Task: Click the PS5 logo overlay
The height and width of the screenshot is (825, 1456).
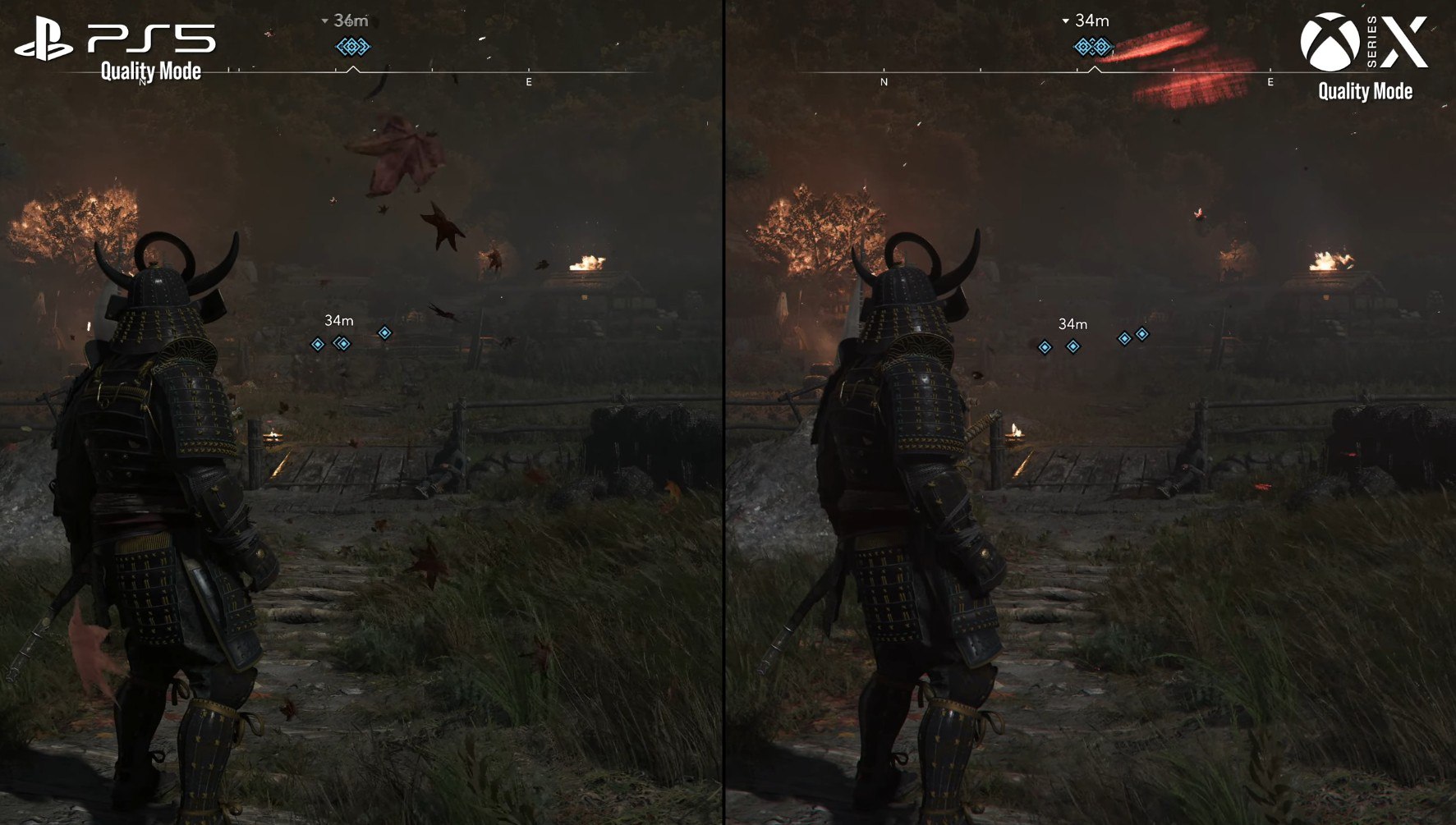Action: point(115,41)
